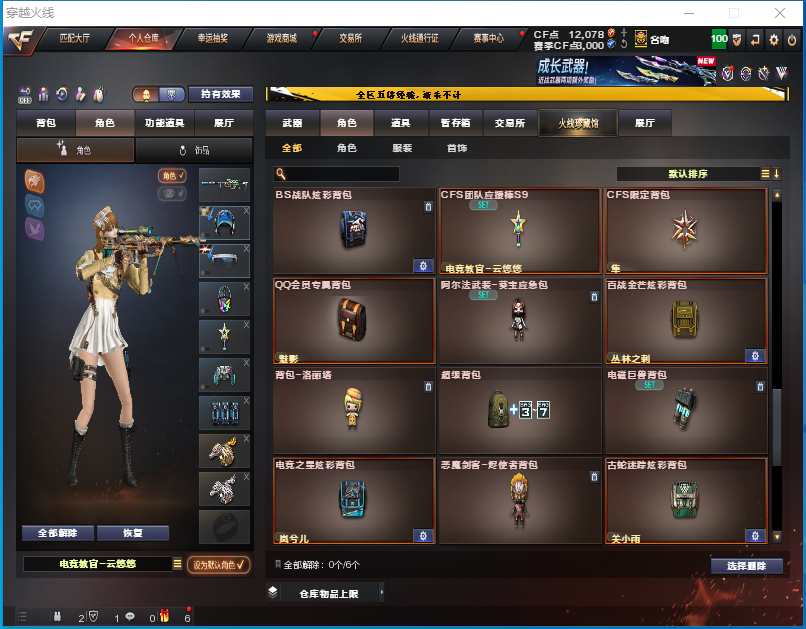This screenshot has height=629, width=806.
Task: Set as default character with 设为默认角色
Action: [x=218, y=565]
